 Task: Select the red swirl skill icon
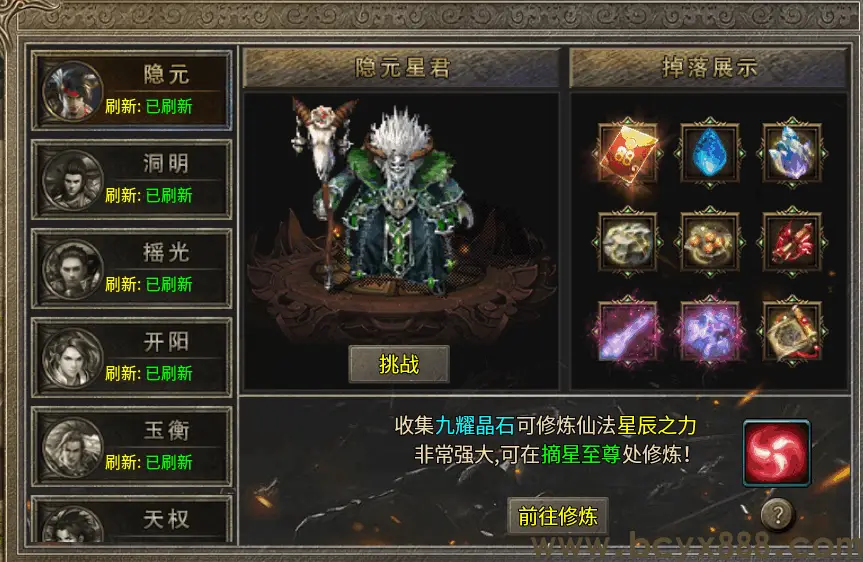pos(776,454)
